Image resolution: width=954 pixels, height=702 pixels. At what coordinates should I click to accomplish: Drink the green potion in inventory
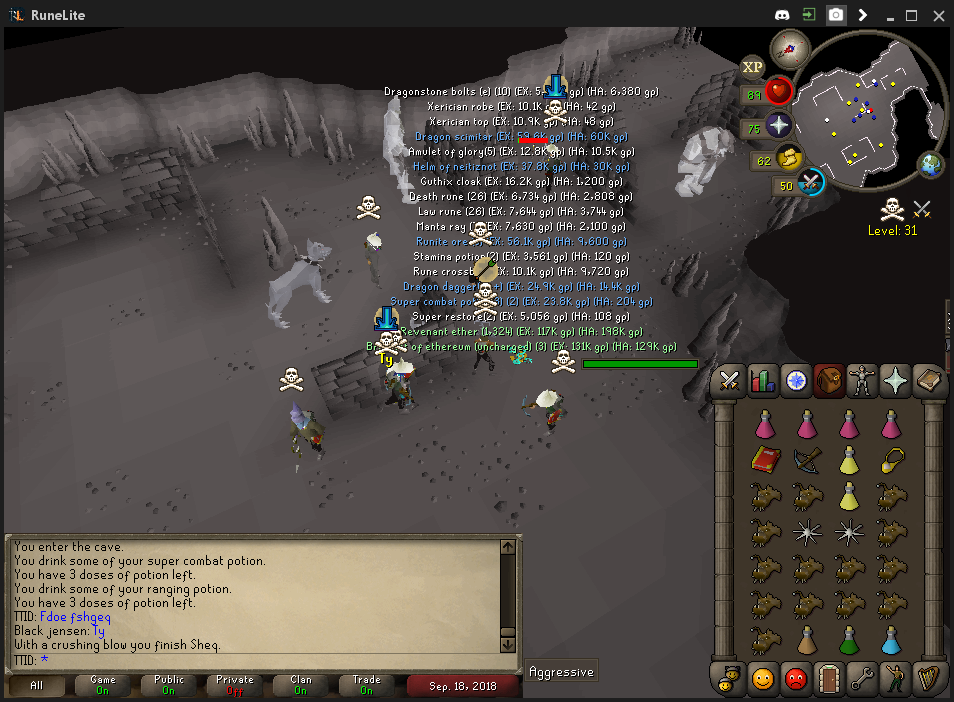849,638
